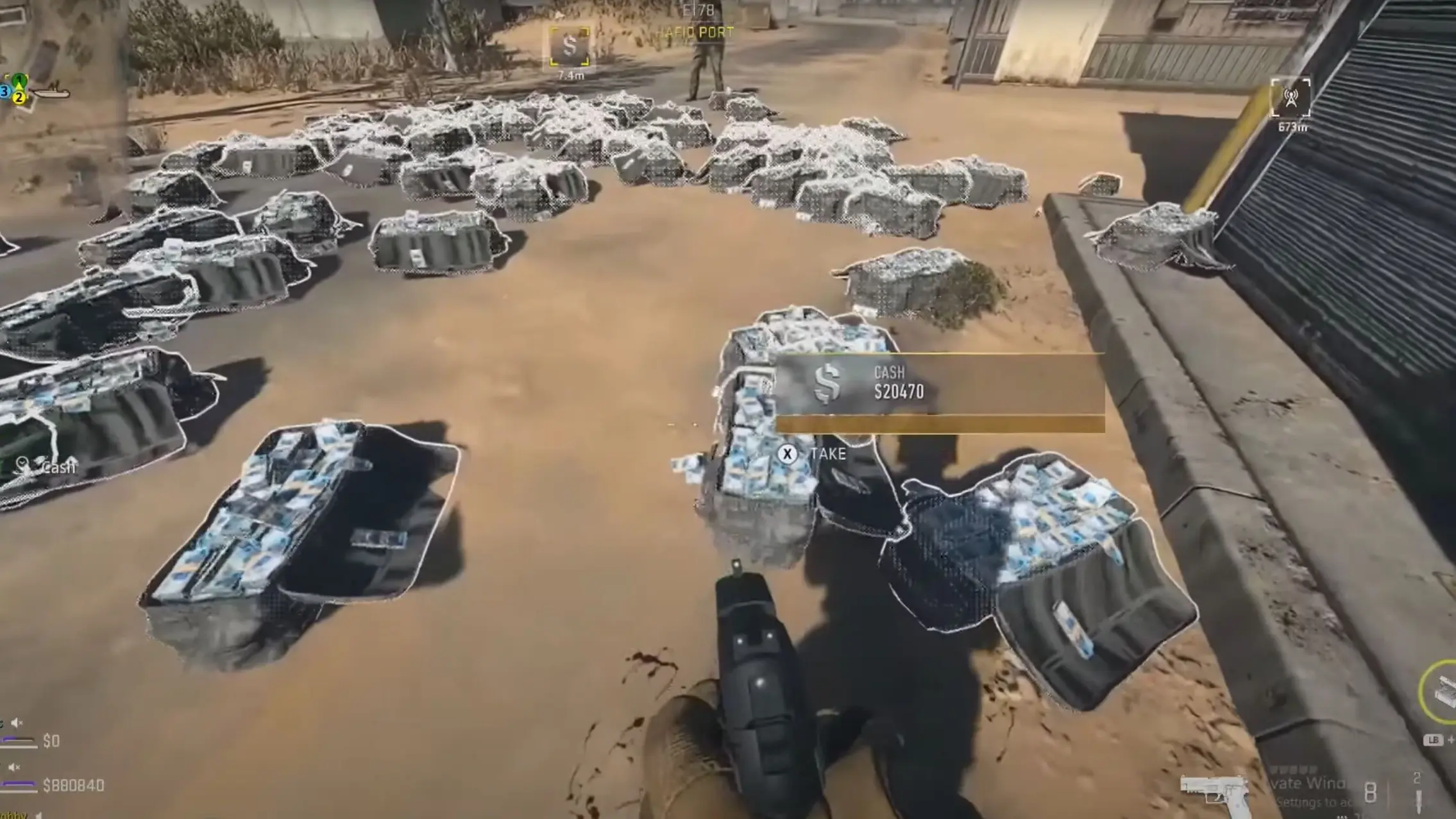Click the ammo counter showing 8 rounds

1369,791
